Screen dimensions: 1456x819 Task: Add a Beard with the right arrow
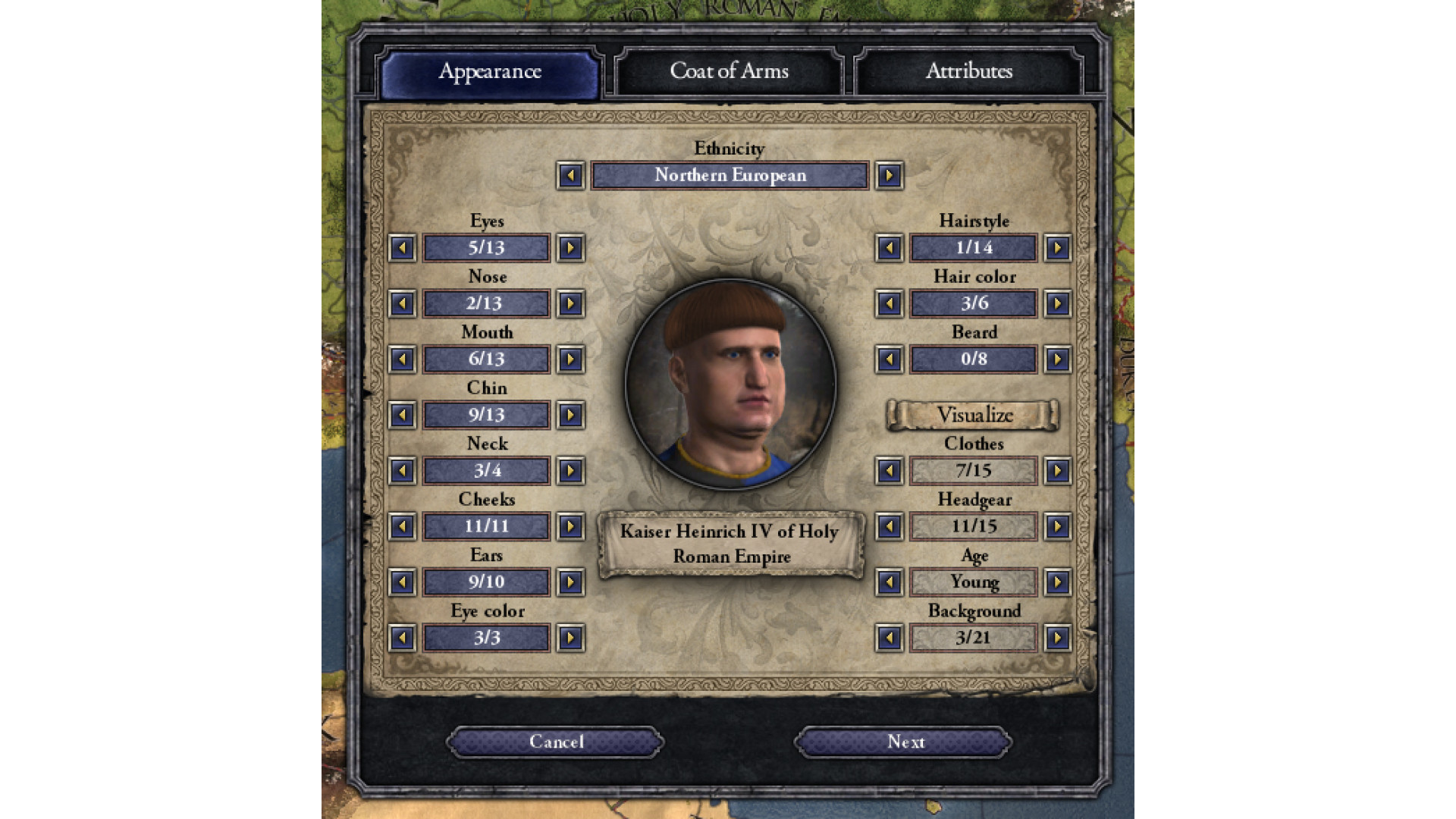1057,359
